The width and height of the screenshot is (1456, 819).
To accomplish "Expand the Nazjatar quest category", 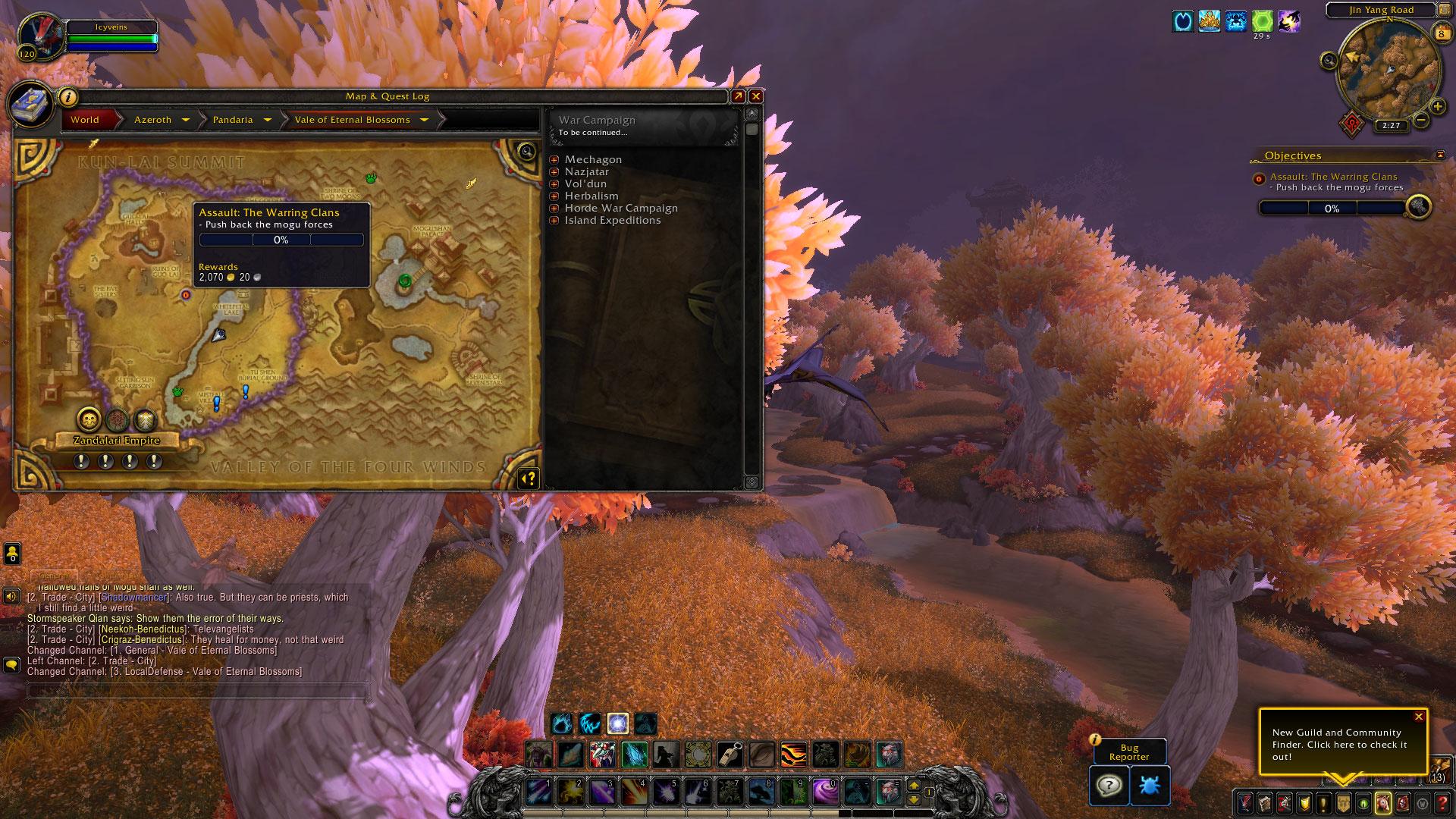I will tap(554, 172).
